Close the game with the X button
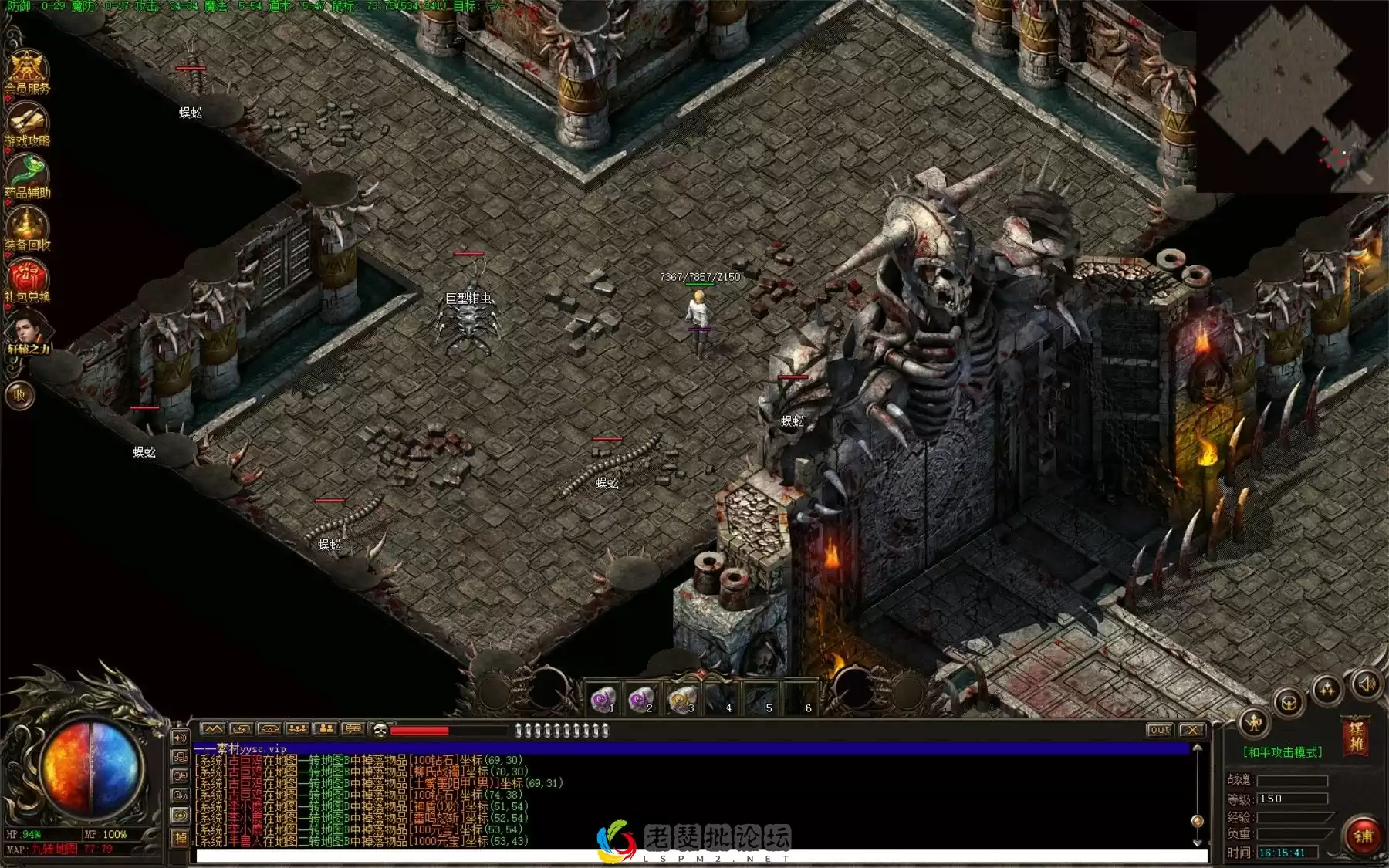1389x868 pixels. click(x=1192, y=730)
